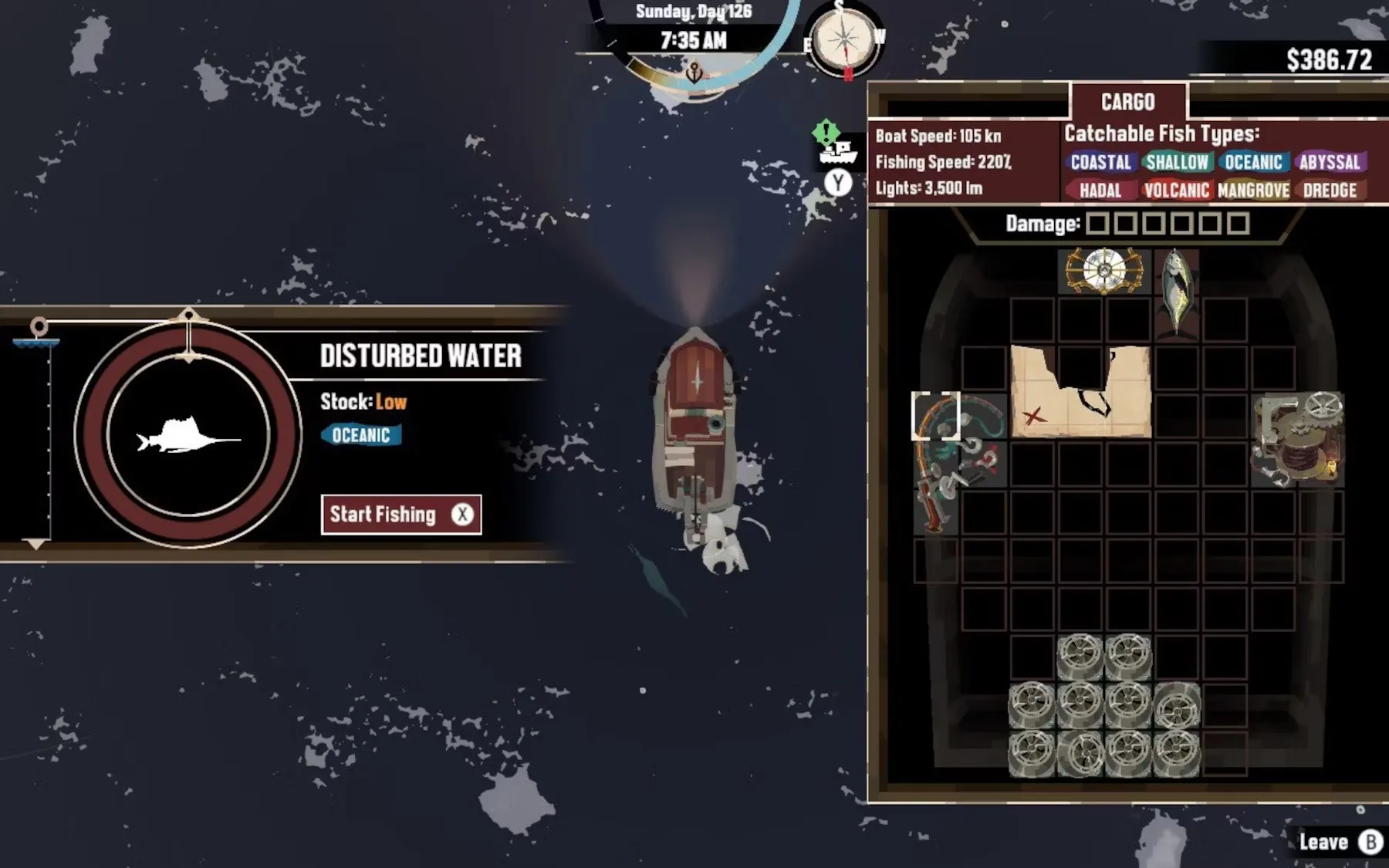Select the round wheel-shaped item beside the fish

coord(1103,271)
